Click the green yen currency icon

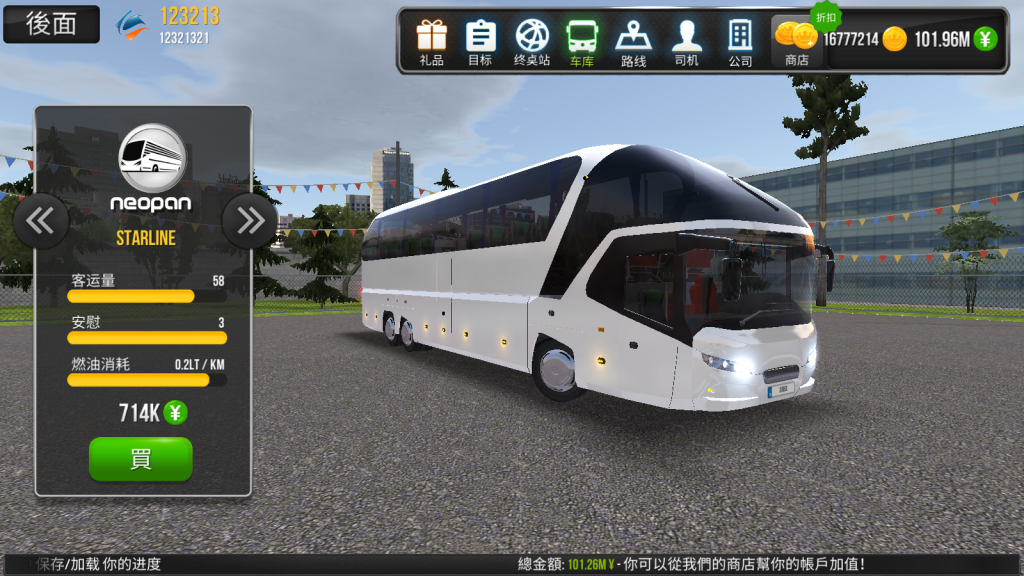tap(986, 39)
